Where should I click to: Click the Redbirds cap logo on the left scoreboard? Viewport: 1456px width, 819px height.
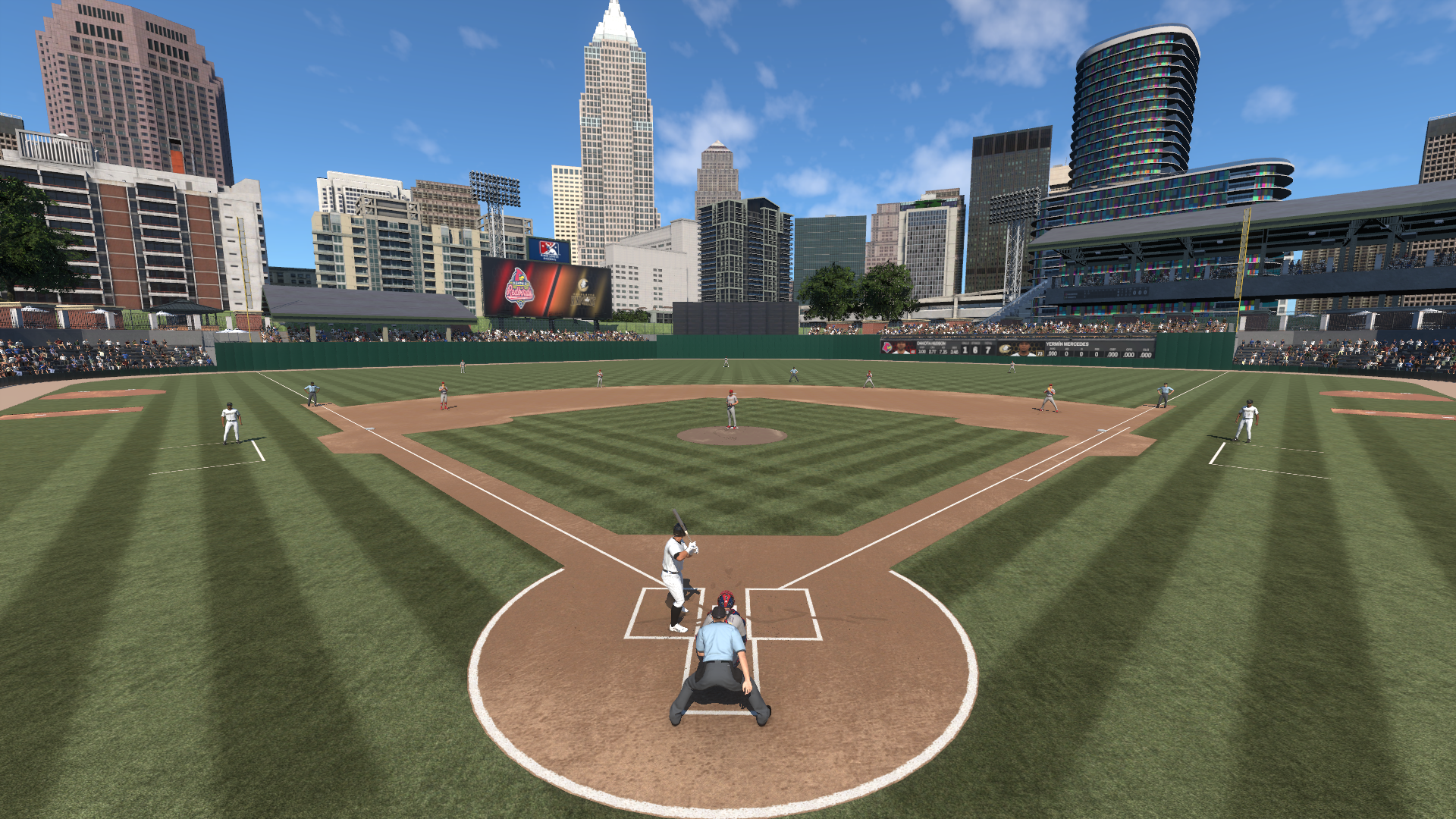pos(886,348)
